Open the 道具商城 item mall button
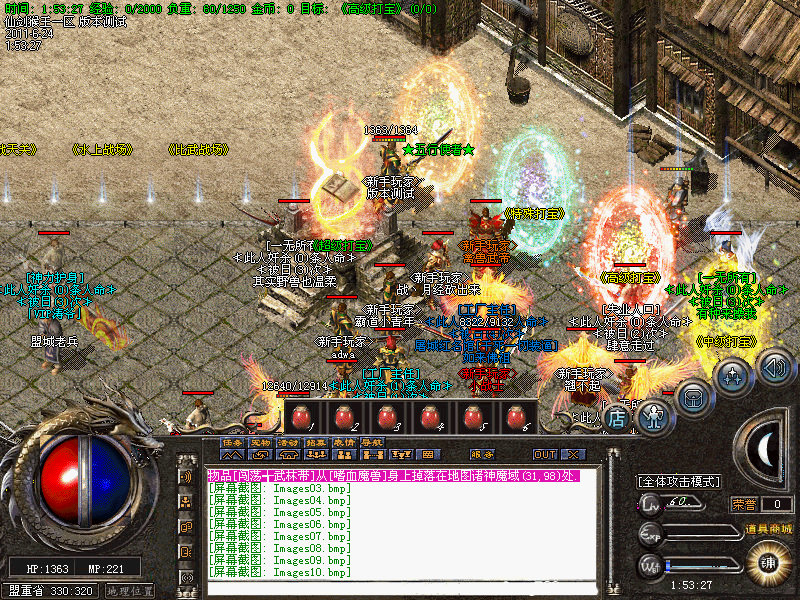Image resolution: width=800 pixels, height=600 pixels. click(769, 528)
